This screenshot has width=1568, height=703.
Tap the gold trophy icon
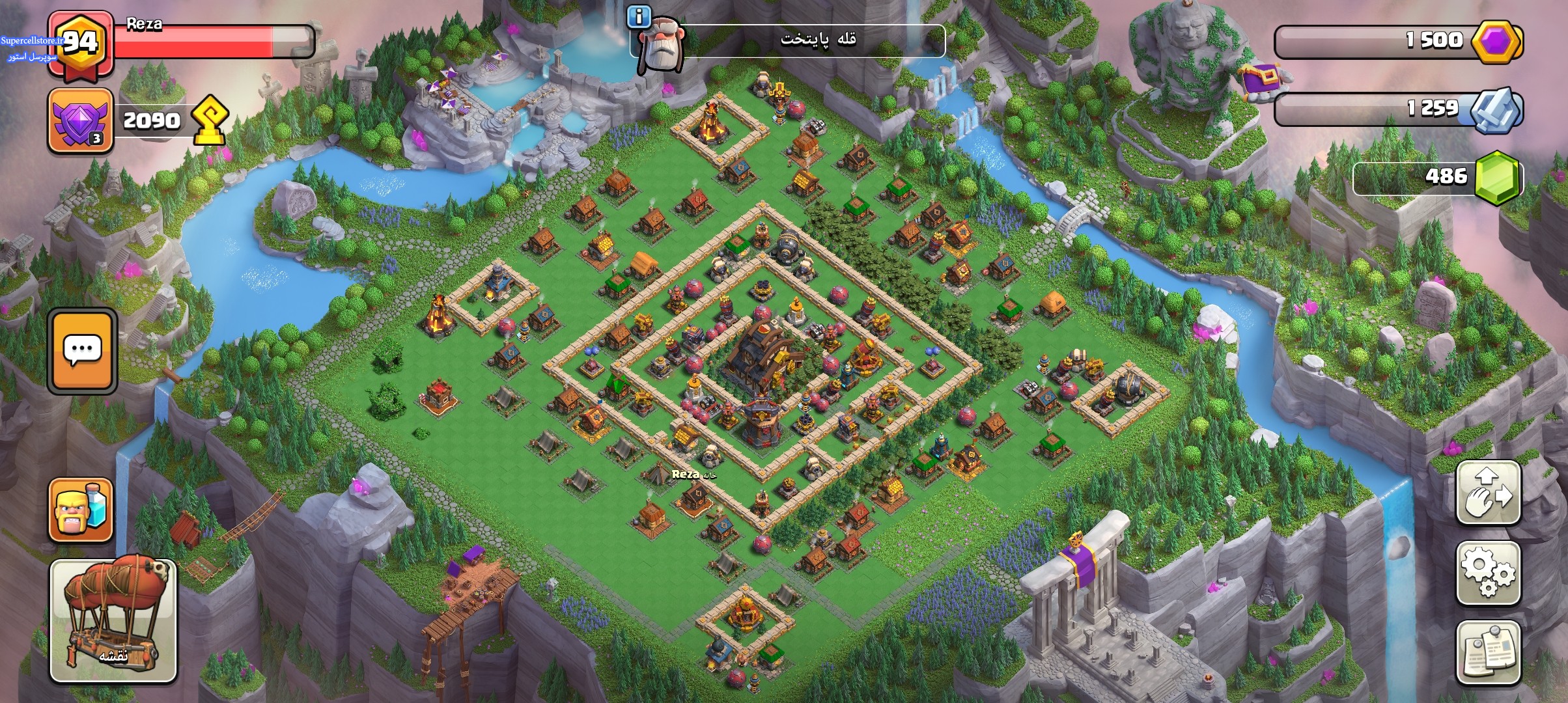click(x=210, y=119)
